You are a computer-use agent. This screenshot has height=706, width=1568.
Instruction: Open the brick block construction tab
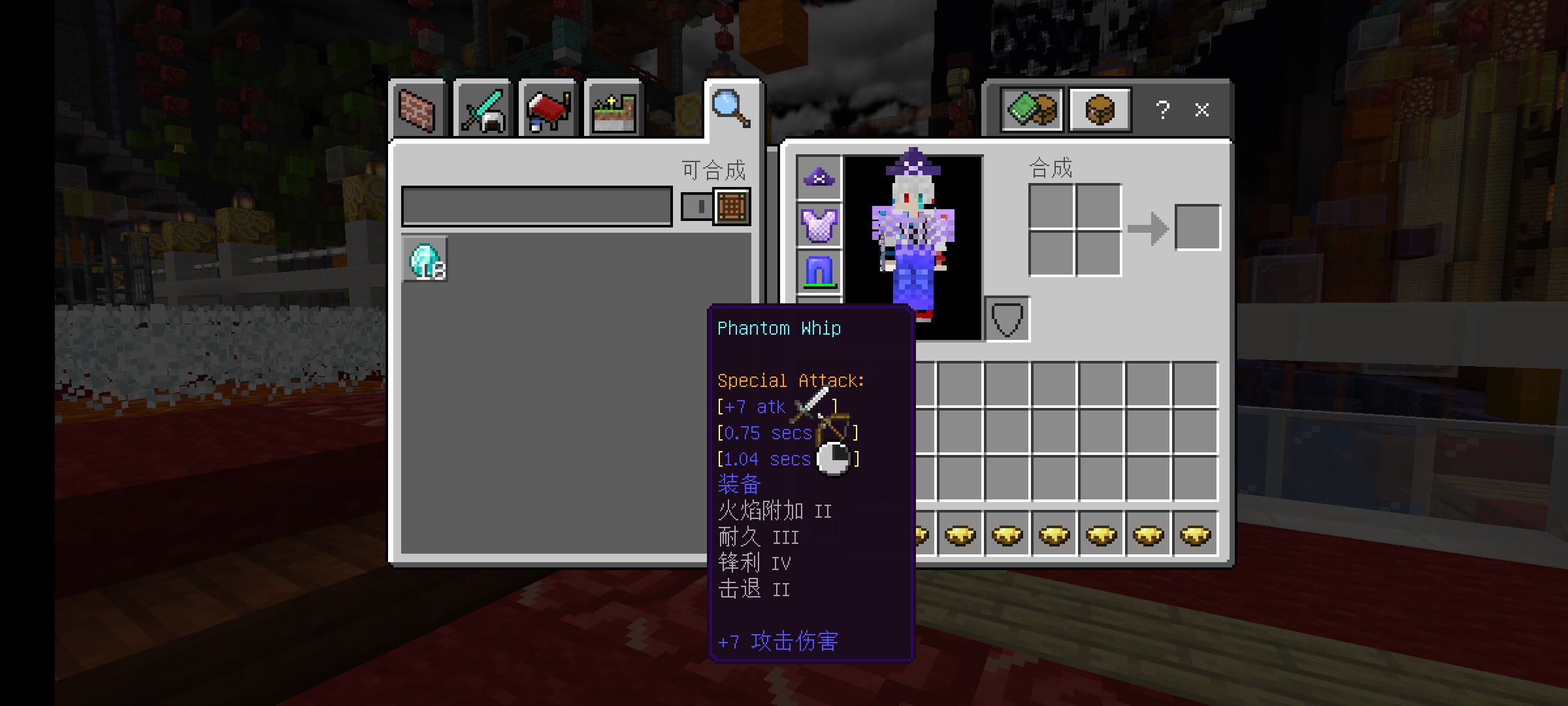(x=417, y=110)
